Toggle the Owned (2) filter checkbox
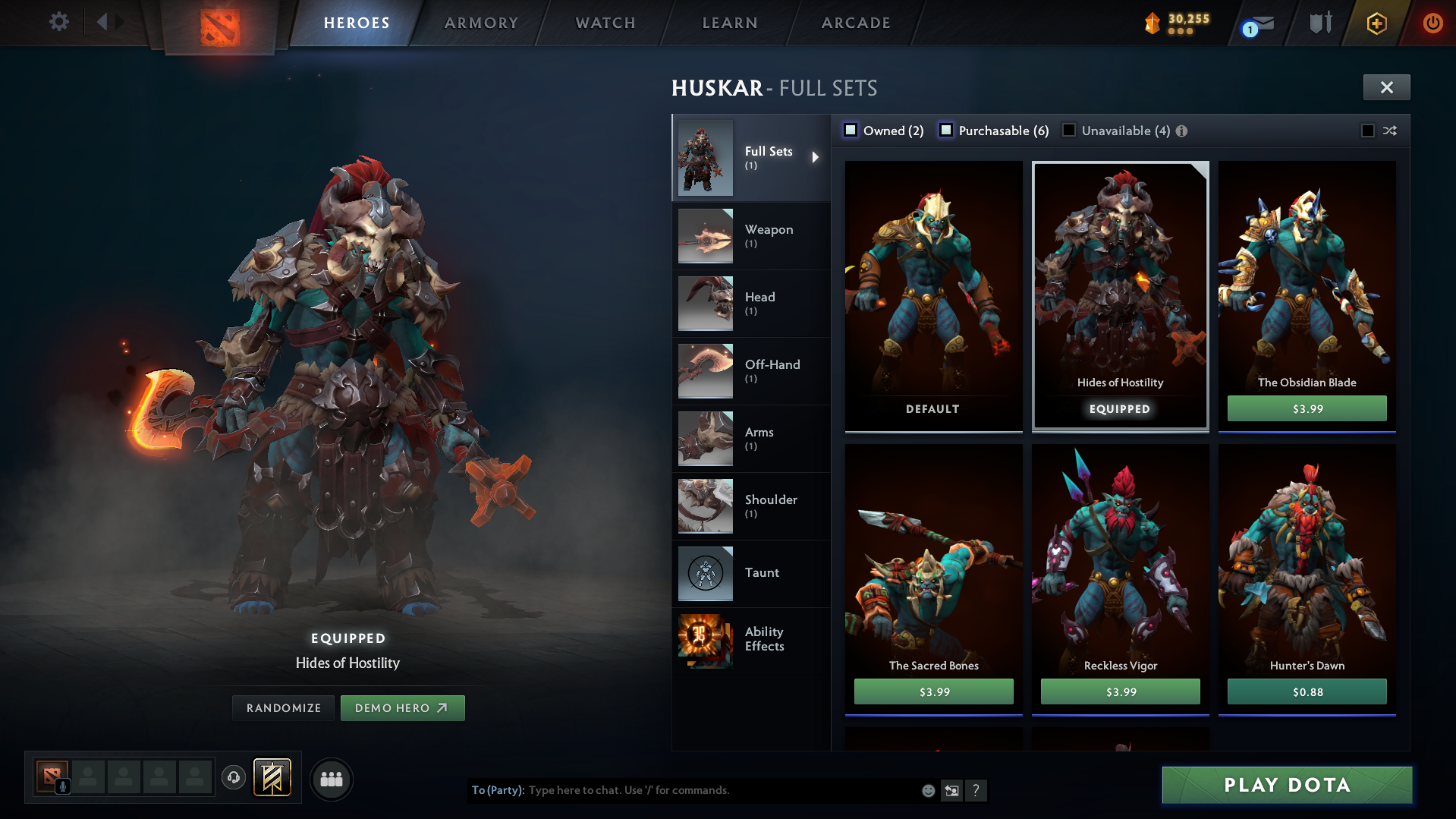This screenshot has height=819, width=1456. coord(851,130)
